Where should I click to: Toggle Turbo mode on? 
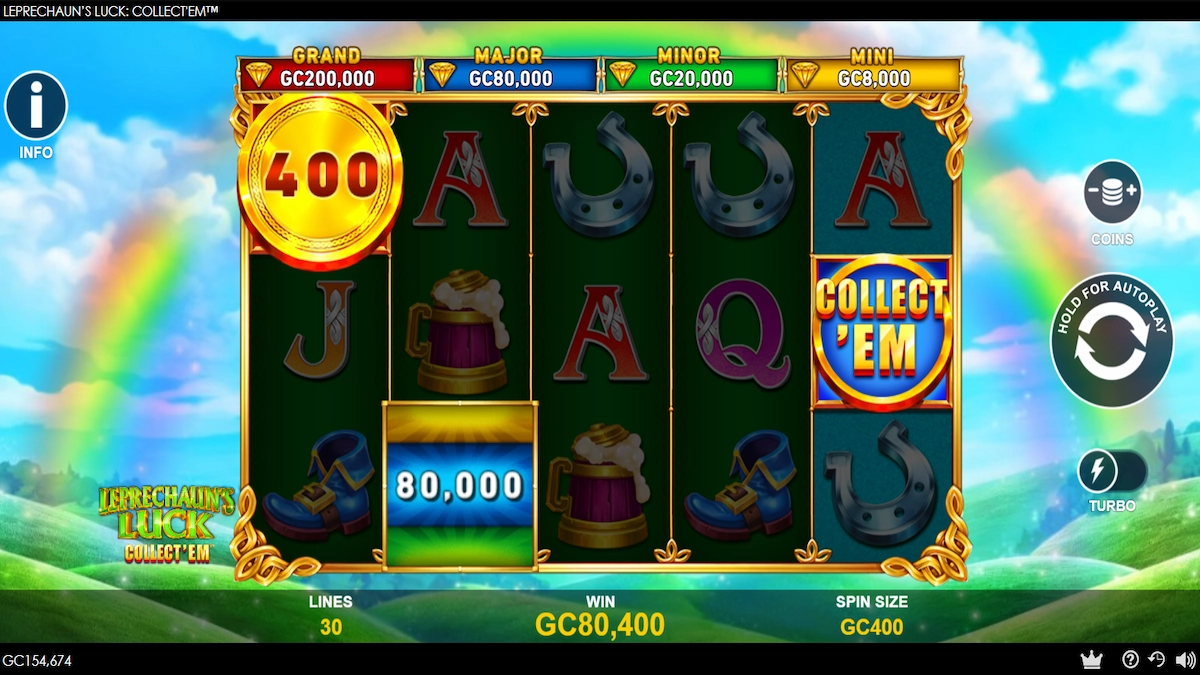coord(1112,470)
